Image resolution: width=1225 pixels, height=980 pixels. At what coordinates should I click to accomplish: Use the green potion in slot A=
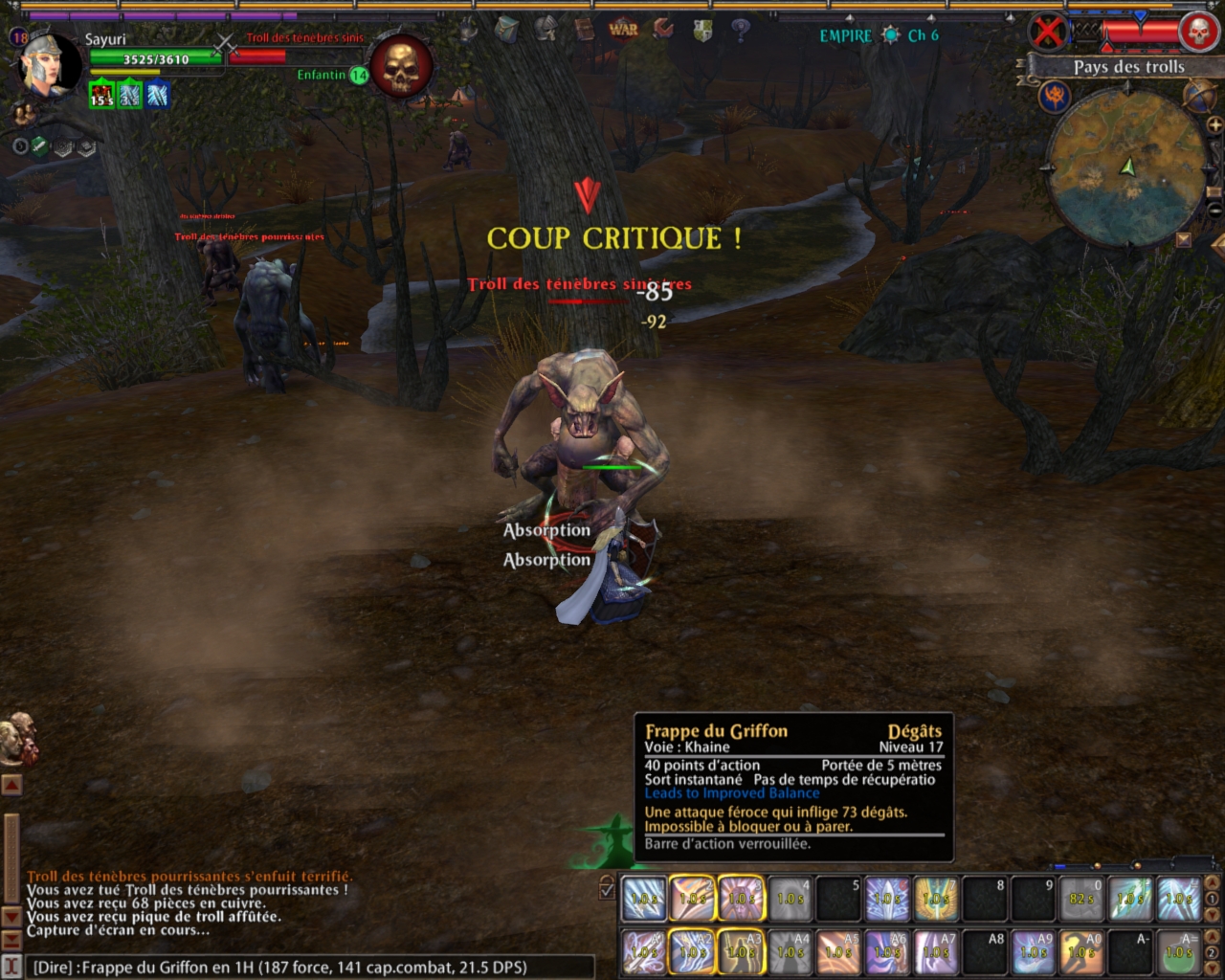point(1179,952)
